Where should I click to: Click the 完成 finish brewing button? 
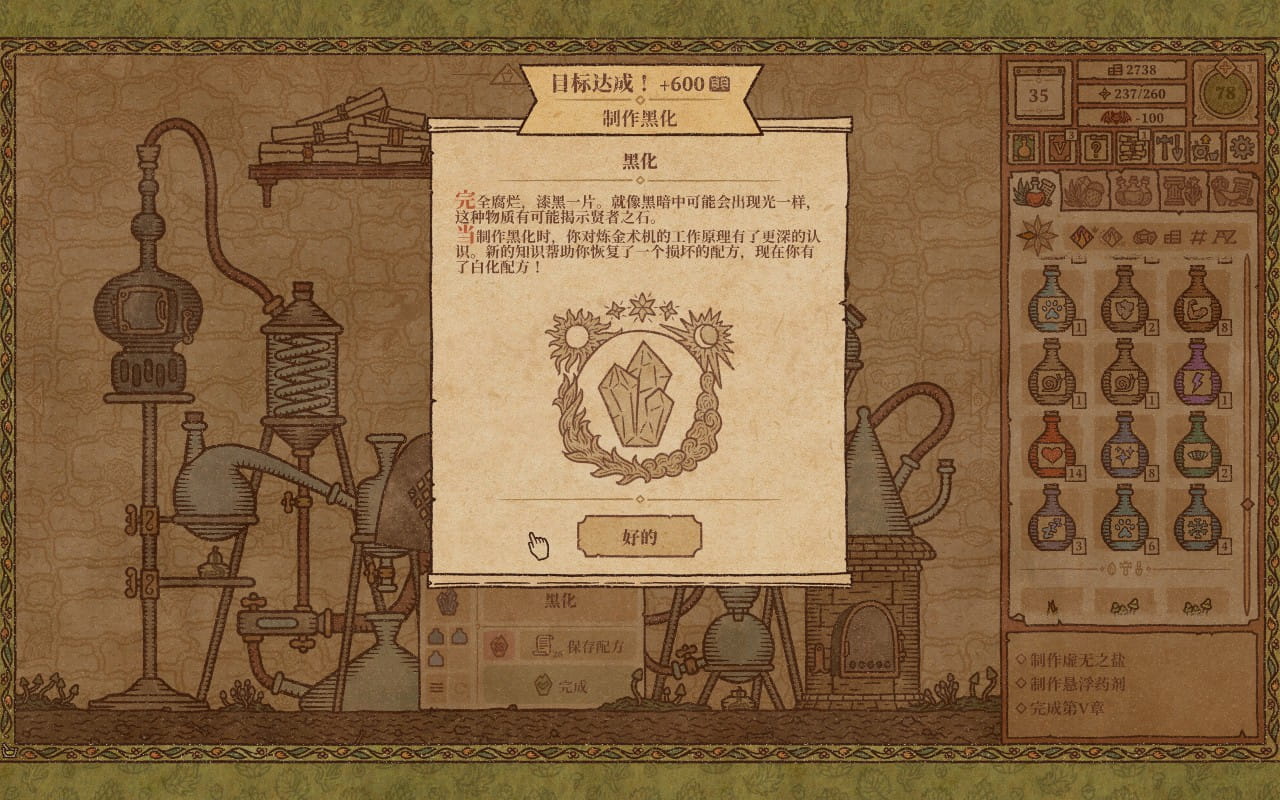coord(570,684)
